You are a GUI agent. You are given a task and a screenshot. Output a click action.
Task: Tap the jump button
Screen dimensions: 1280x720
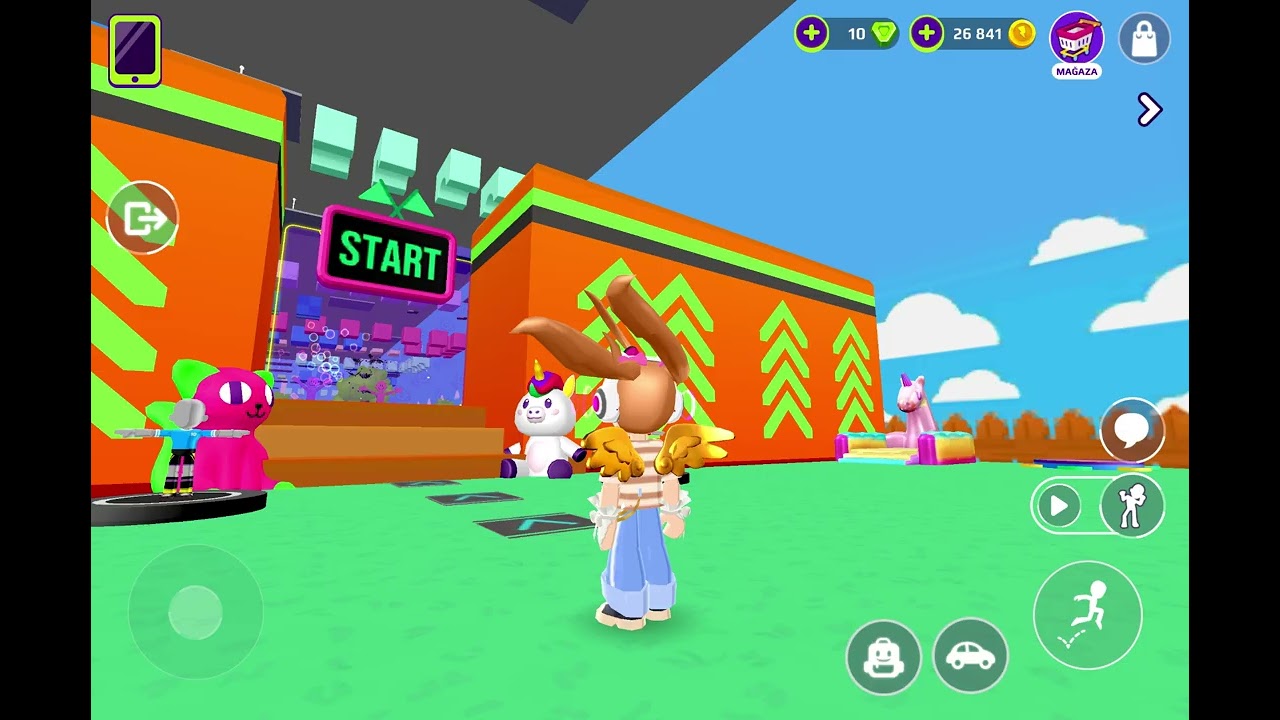(1087, 614)
